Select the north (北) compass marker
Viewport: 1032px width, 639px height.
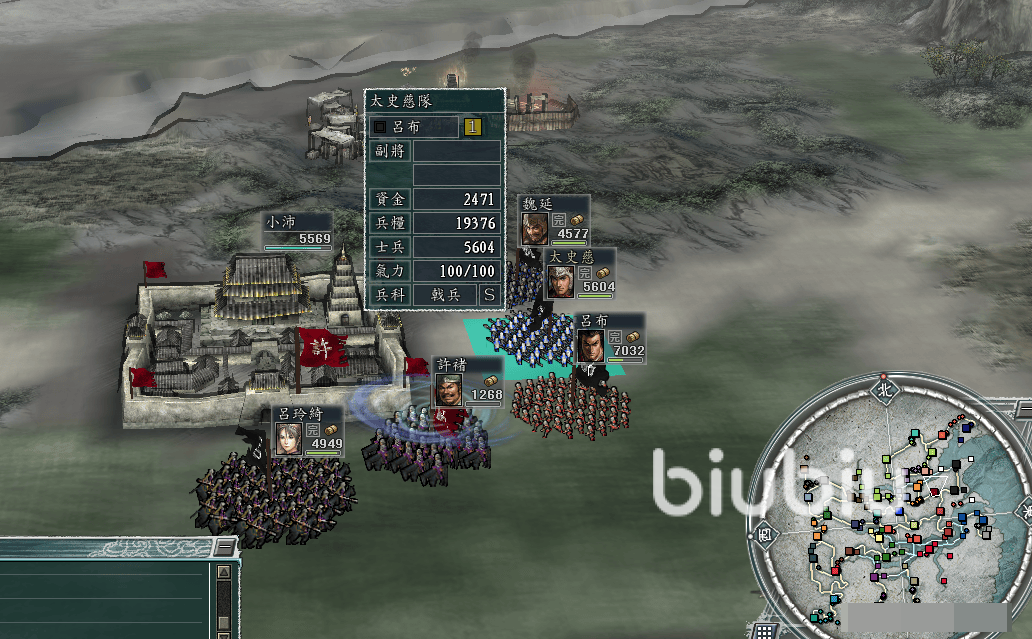[883, 389]
